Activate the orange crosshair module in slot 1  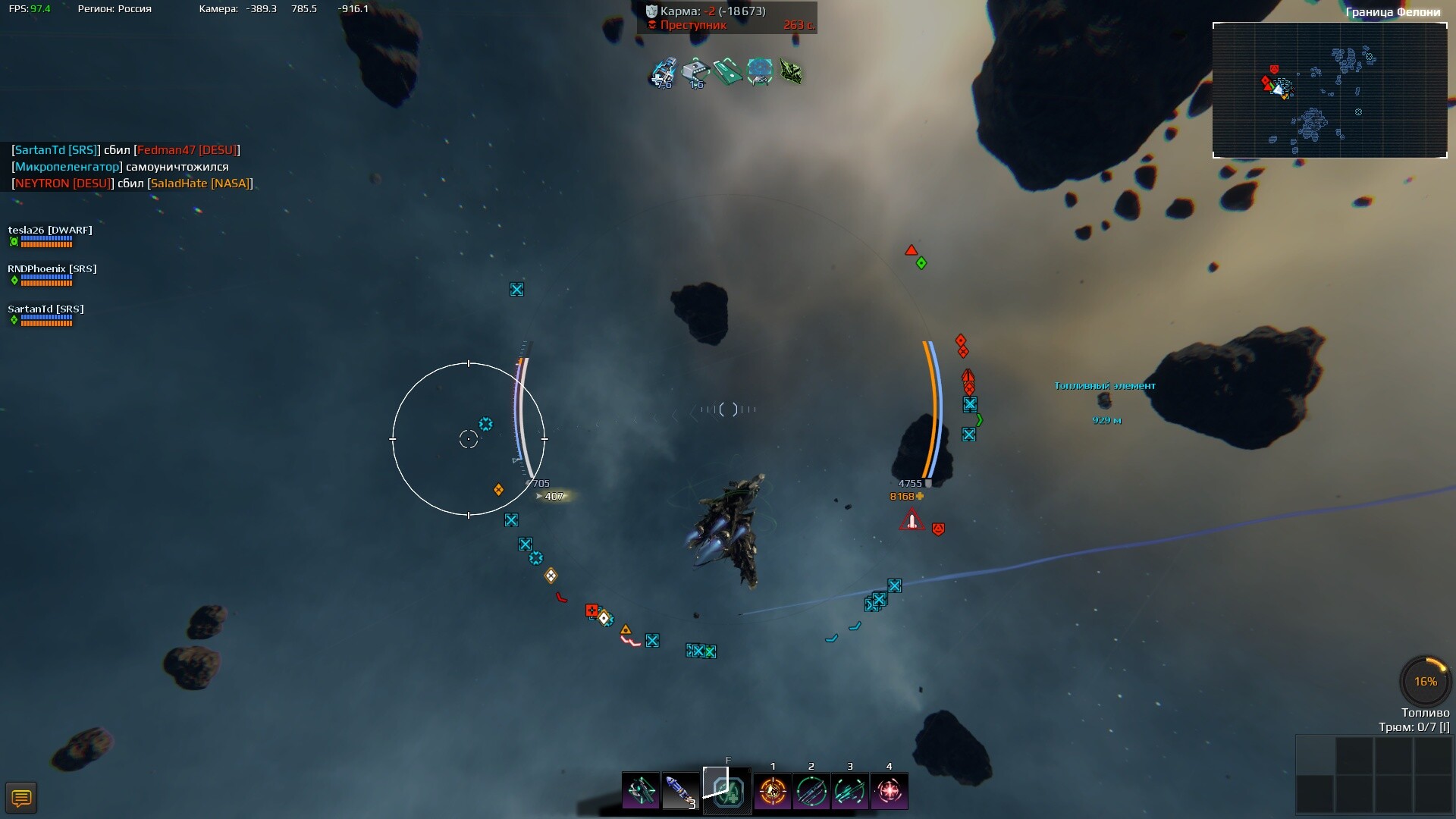(x=773, y=792)
